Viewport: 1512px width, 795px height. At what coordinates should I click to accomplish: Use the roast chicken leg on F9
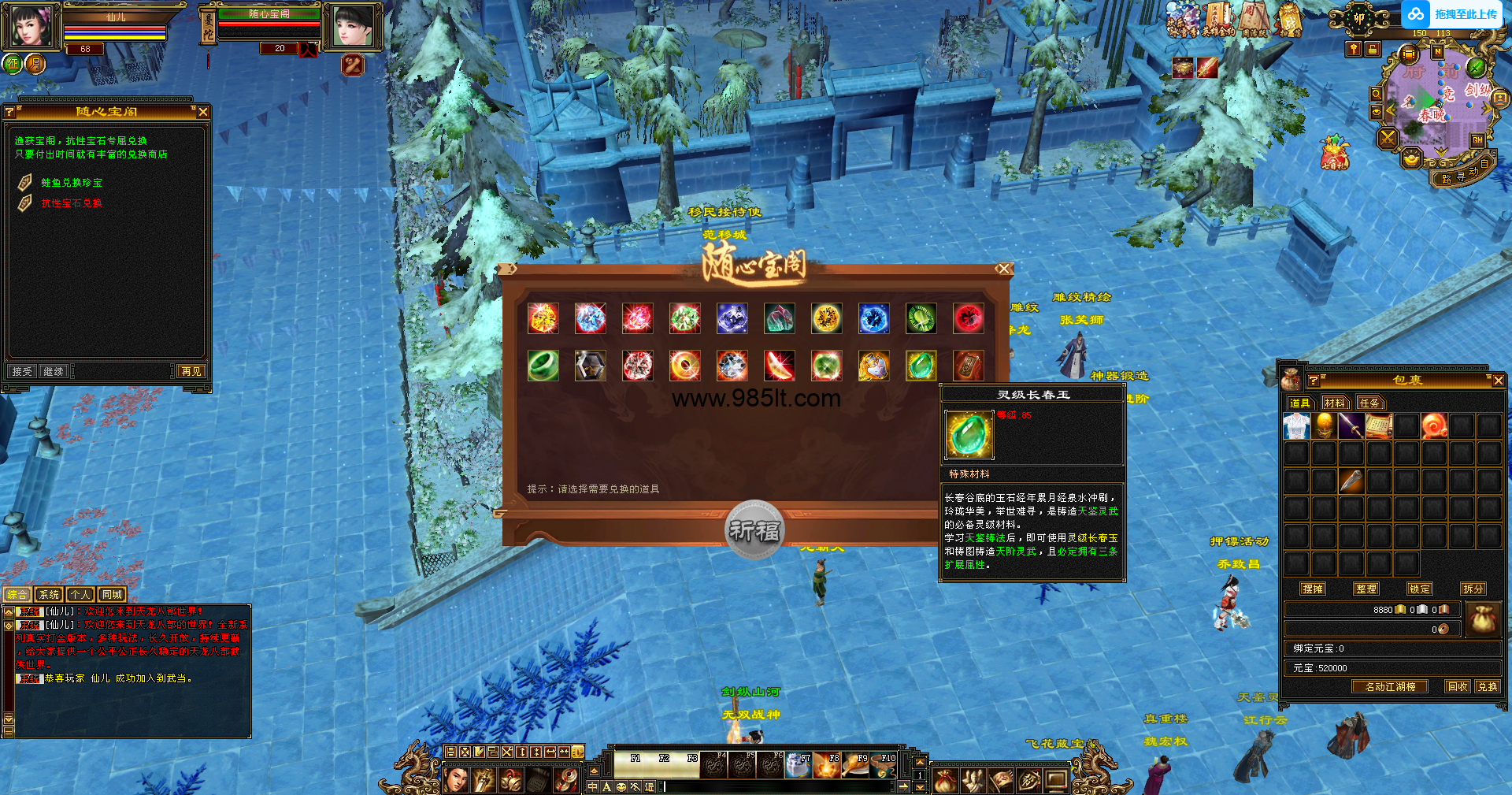tap(855, 765)
